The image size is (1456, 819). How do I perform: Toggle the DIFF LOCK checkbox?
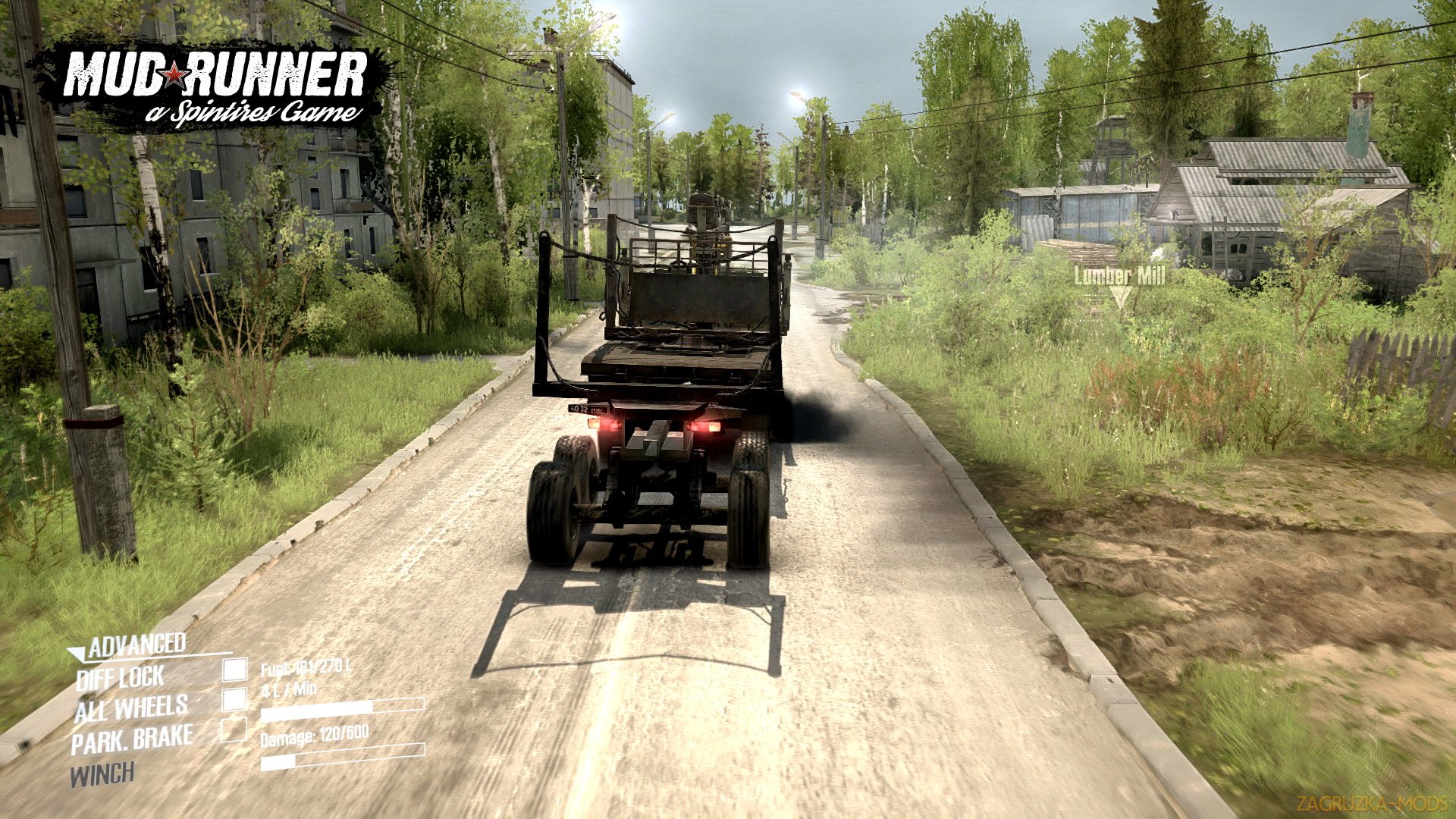coord(235,669)
